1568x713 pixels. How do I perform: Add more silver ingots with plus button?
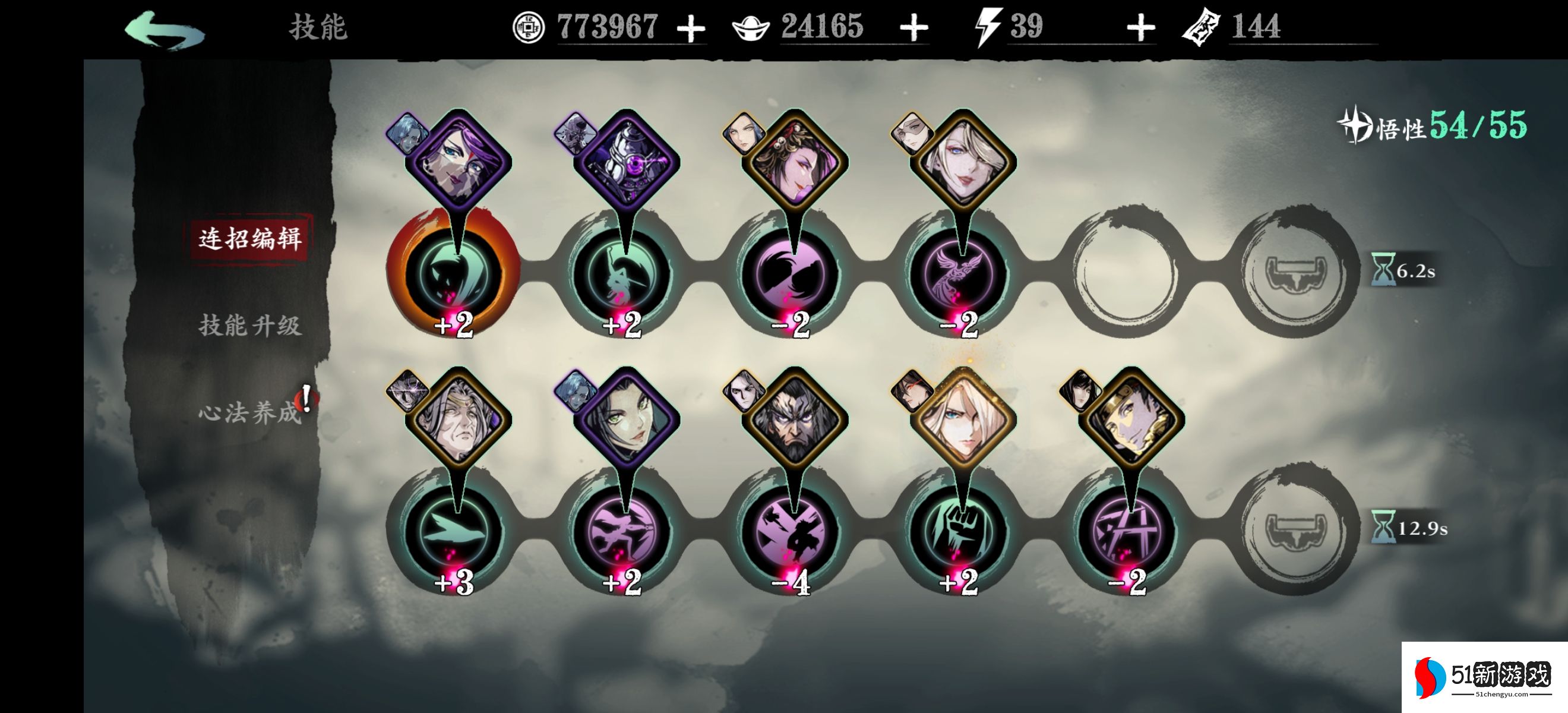click(913, 28)
